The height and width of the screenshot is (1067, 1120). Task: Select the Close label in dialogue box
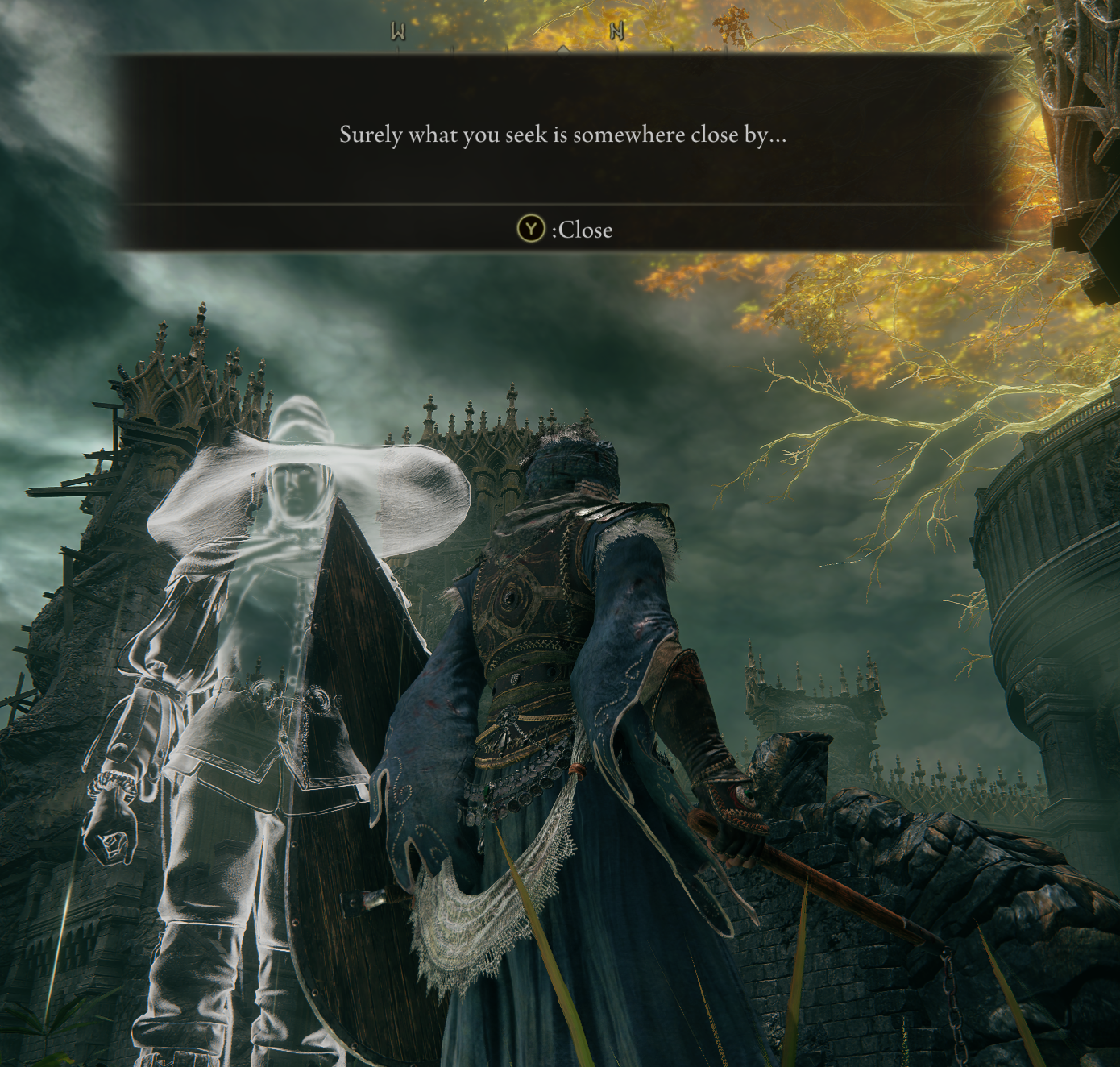point(583,230)
